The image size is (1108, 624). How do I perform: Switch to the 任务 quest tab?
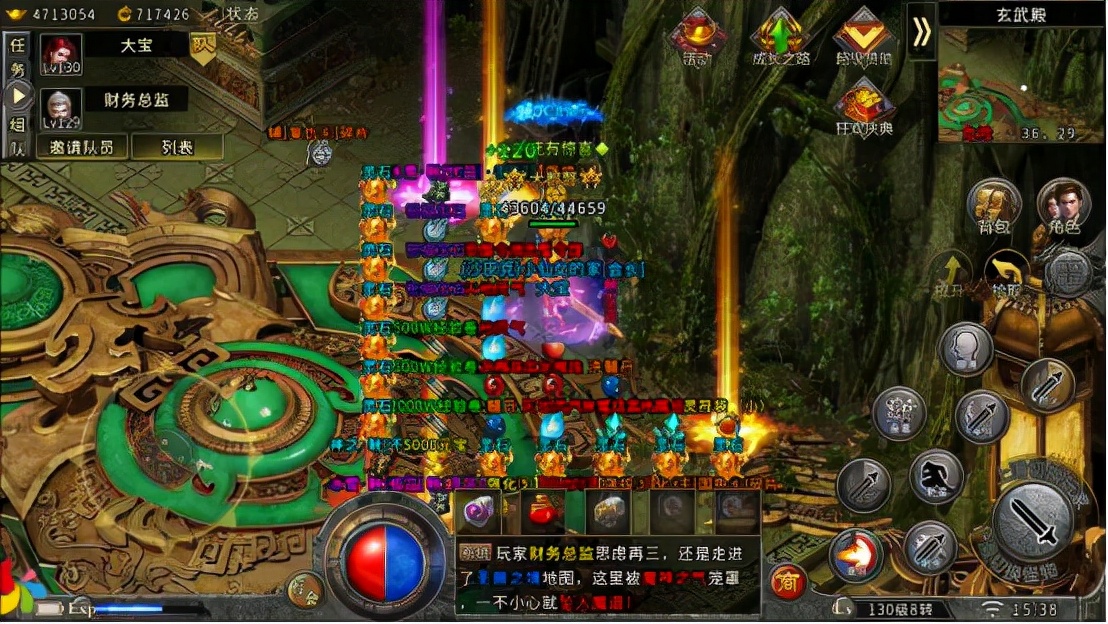17,58
